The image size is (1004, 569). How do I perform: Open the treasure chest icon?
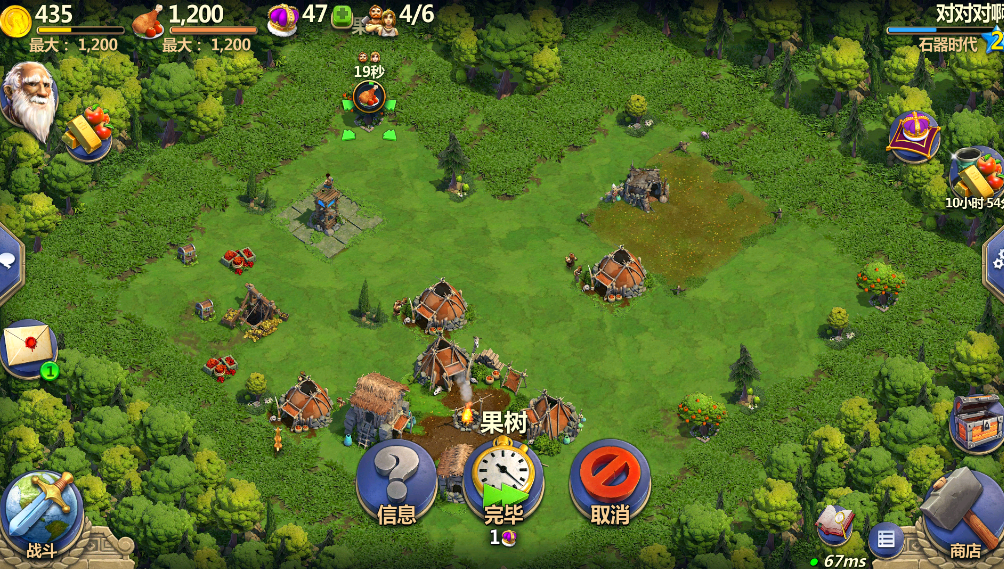pos(975,419)
